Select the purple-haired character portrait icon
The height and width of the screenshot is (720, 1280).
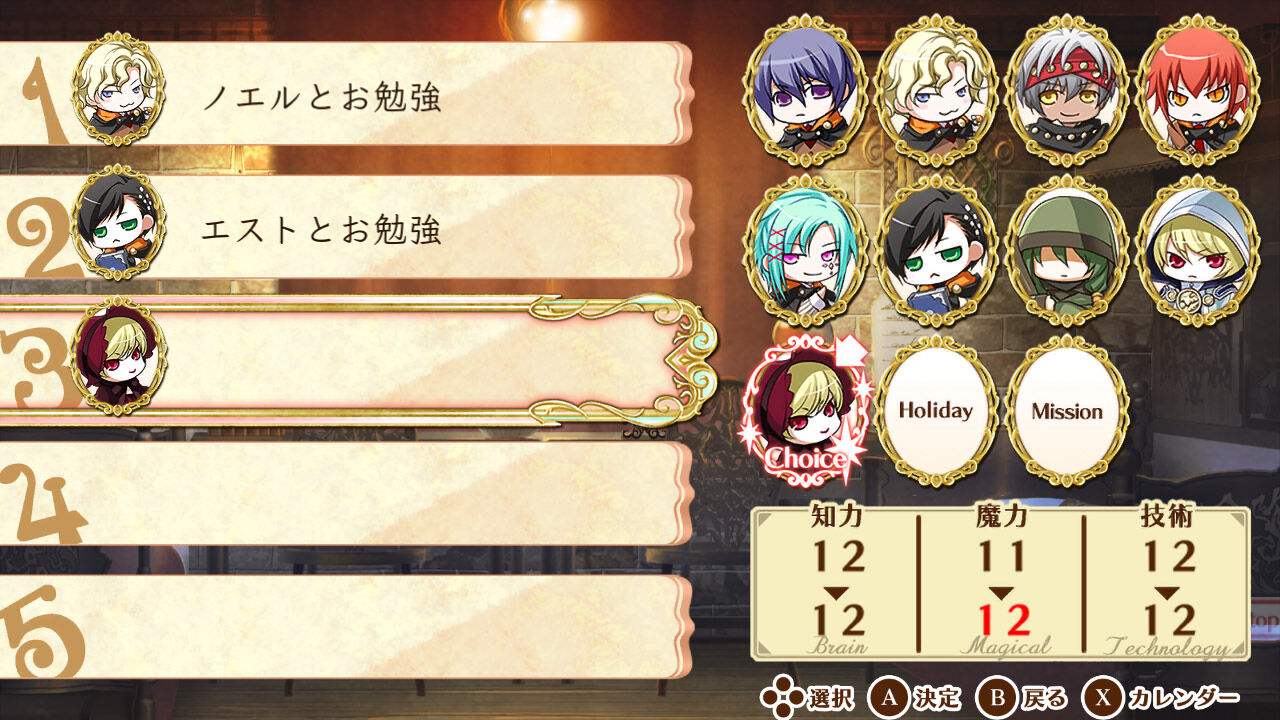pos(808,95)
